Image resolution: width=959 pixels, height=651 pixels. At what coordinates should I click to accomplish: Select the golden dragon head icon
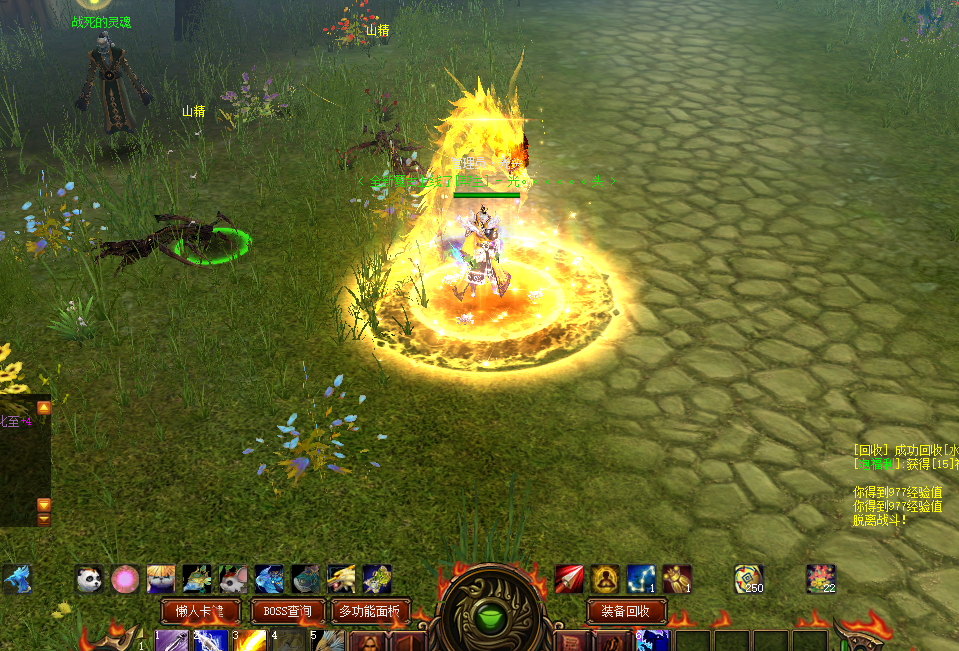tap(341, 579)
